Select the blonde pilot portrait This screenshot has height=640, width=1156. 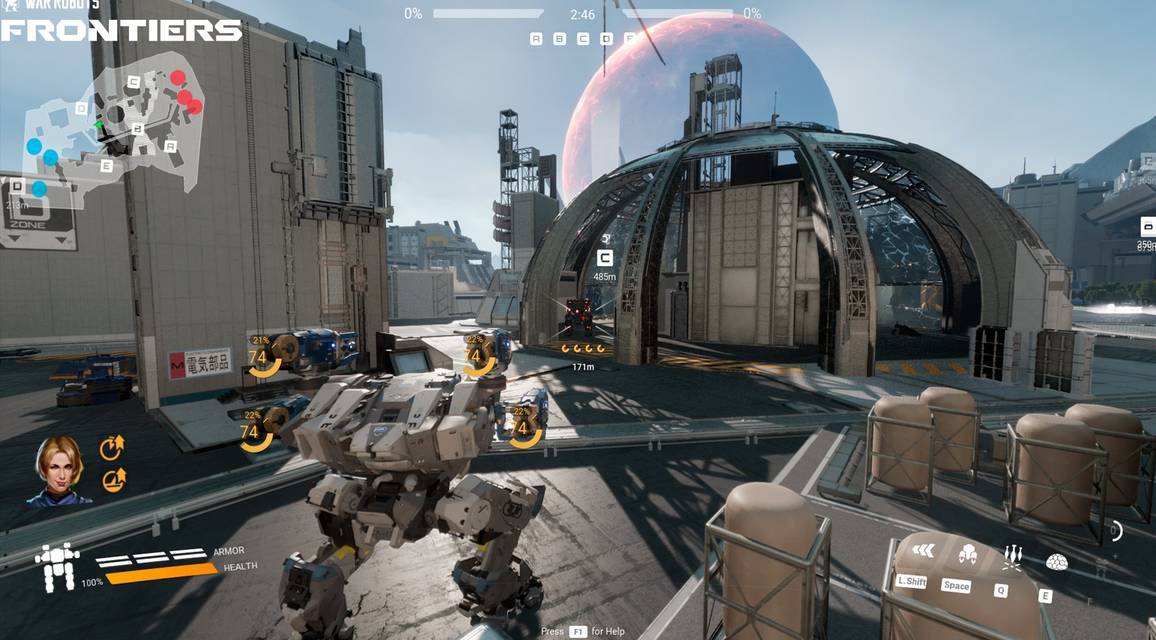click(59, 469)
